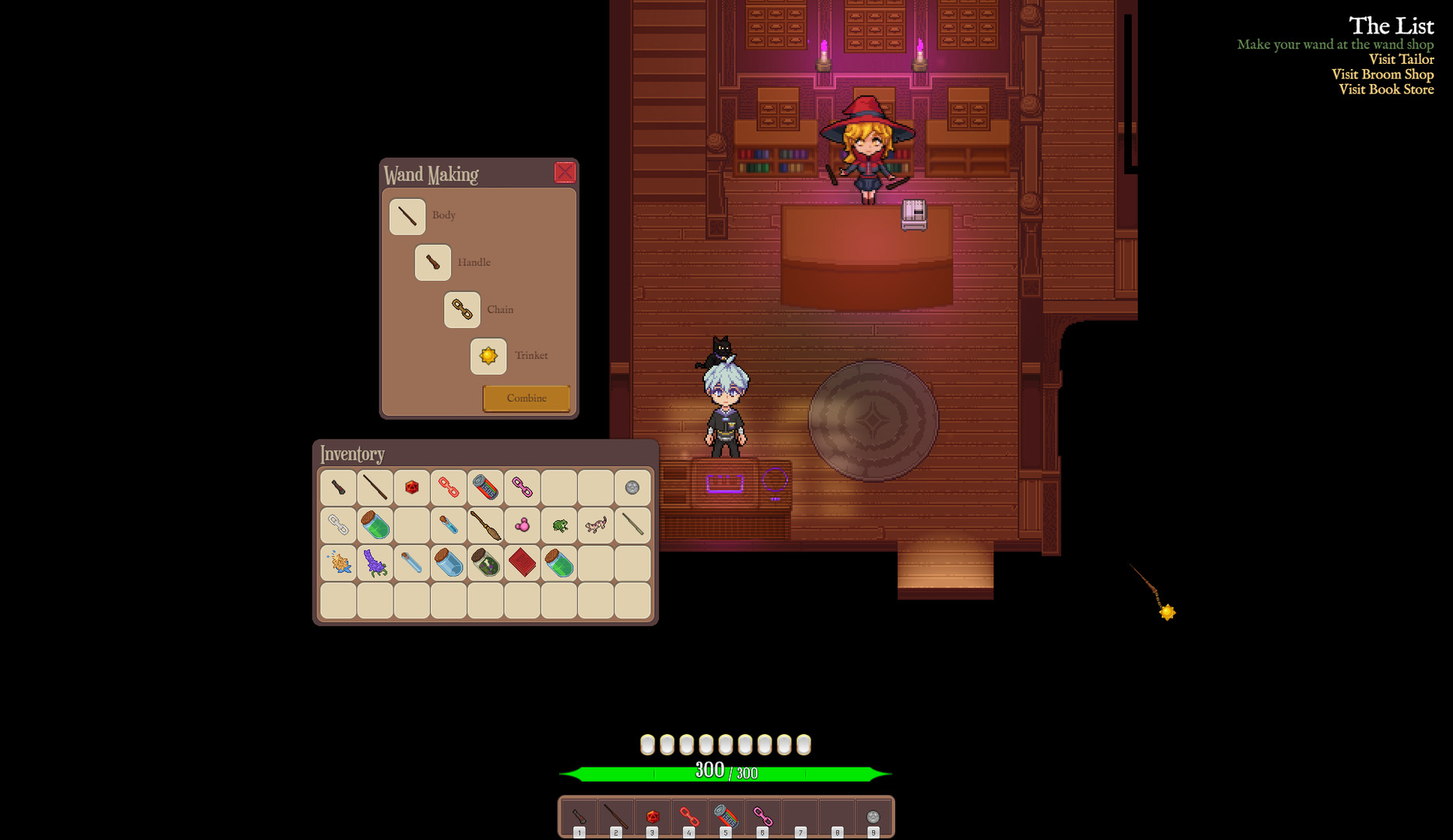Select the soup can in hotbar slot 5
This screenshot has width=1453, height=840.
[726, 817]
